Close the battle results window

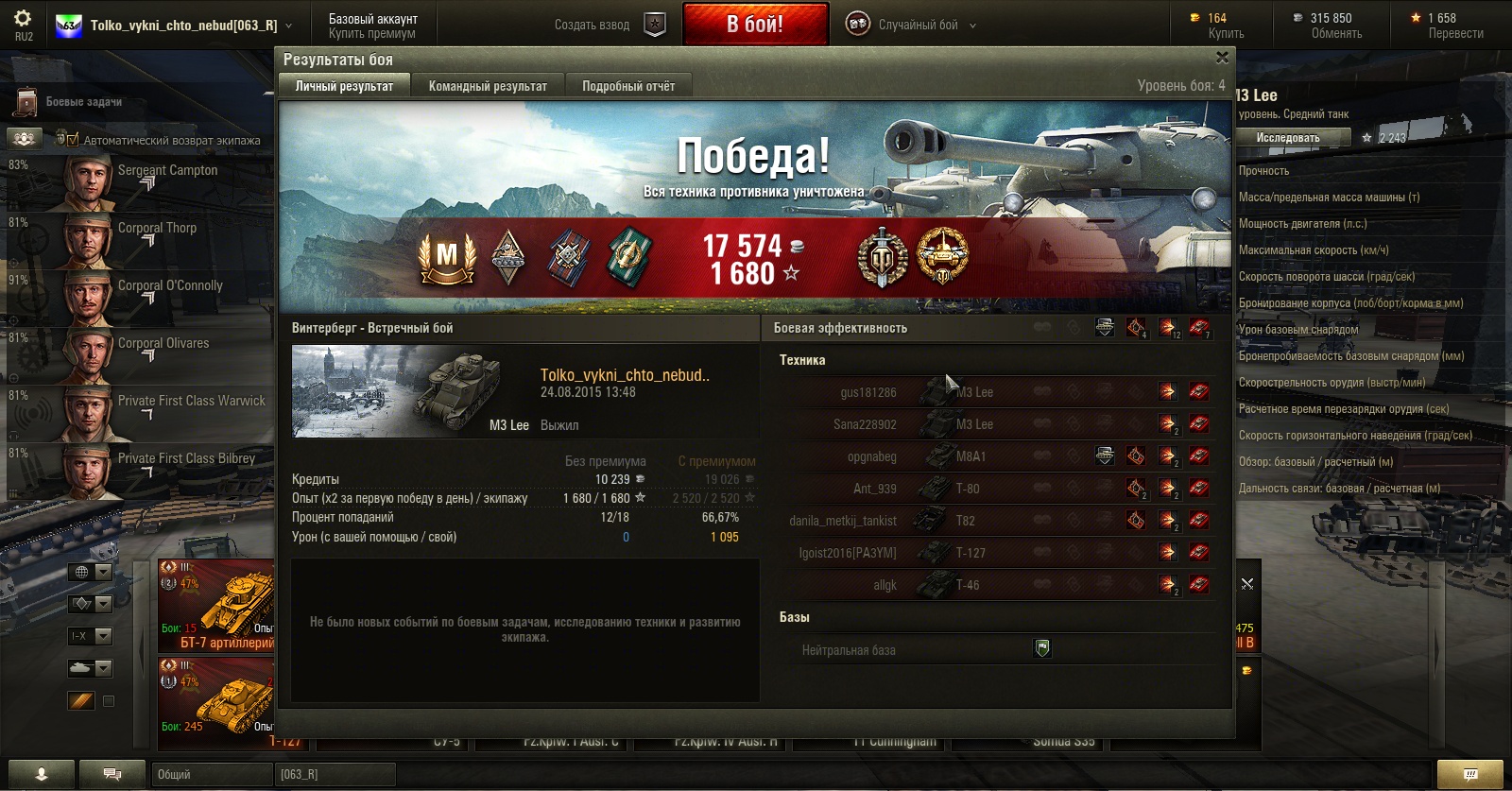(1222, 59)
